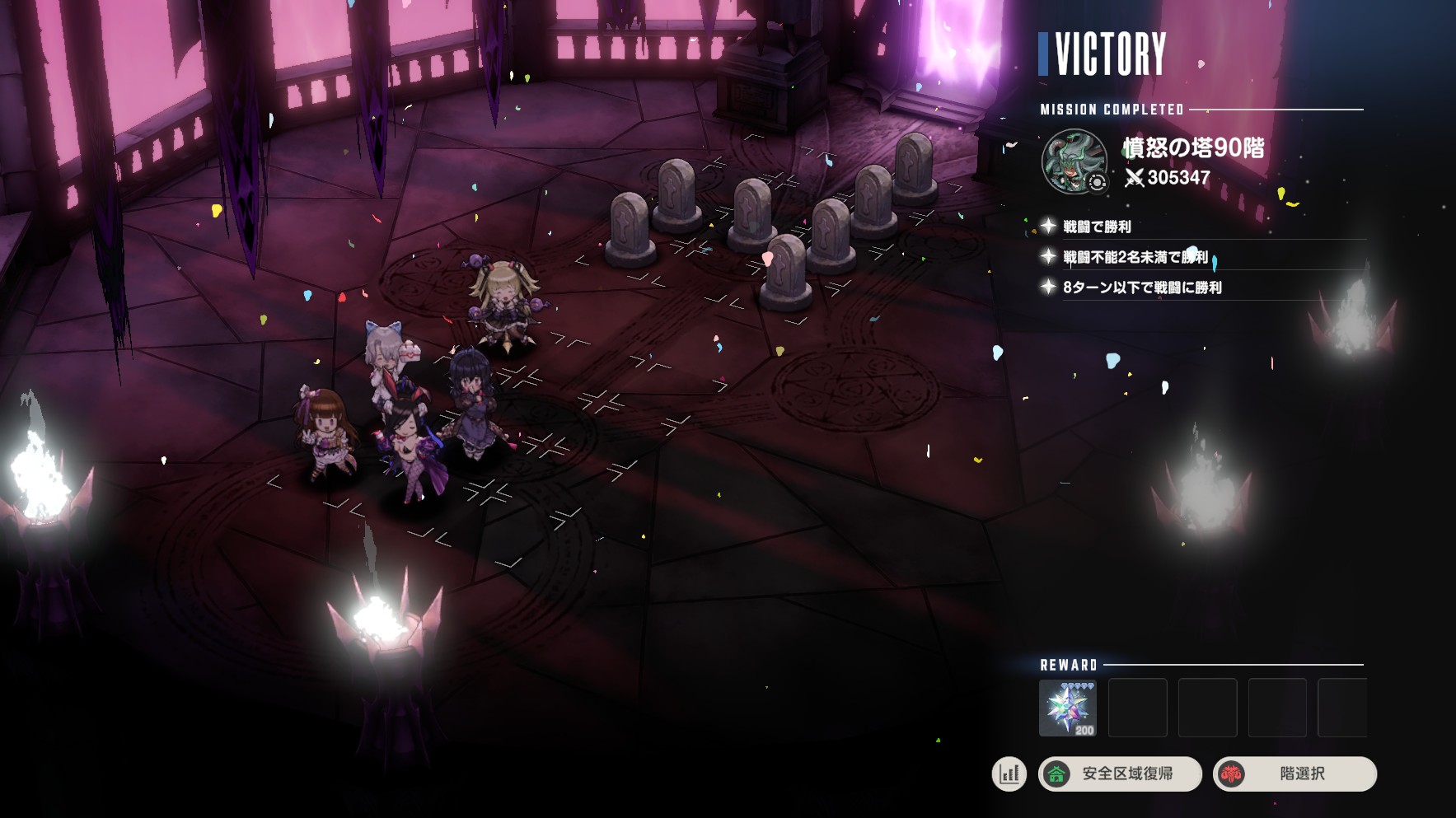View the boss portrait for 憤怒の塔90階
The height and width of the screenshot is (818, 1456).
pyautogui.click(x=1074, y=161)
